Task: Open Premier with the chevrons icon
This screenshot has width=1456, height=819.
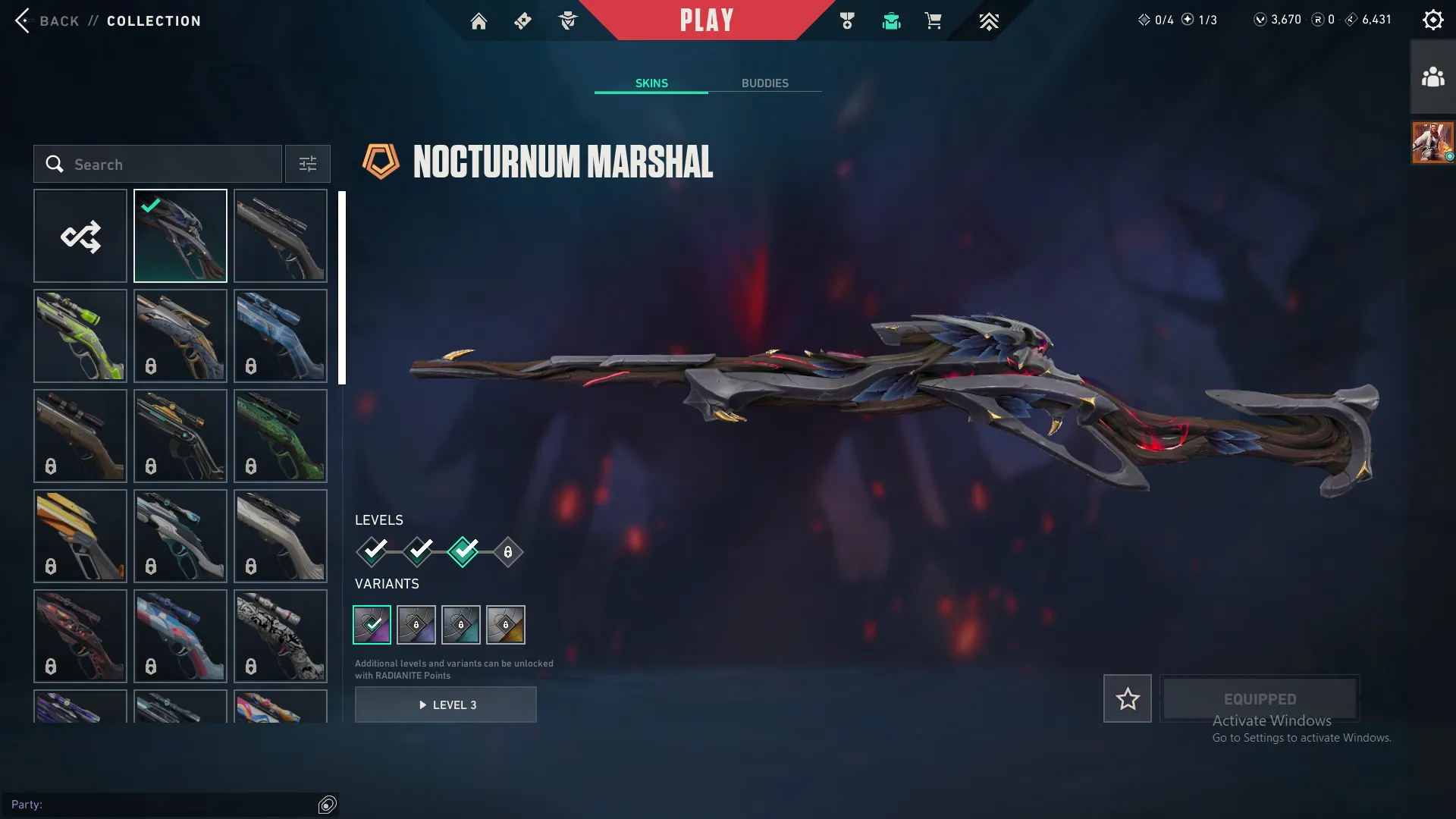Action: coord(988,20)
